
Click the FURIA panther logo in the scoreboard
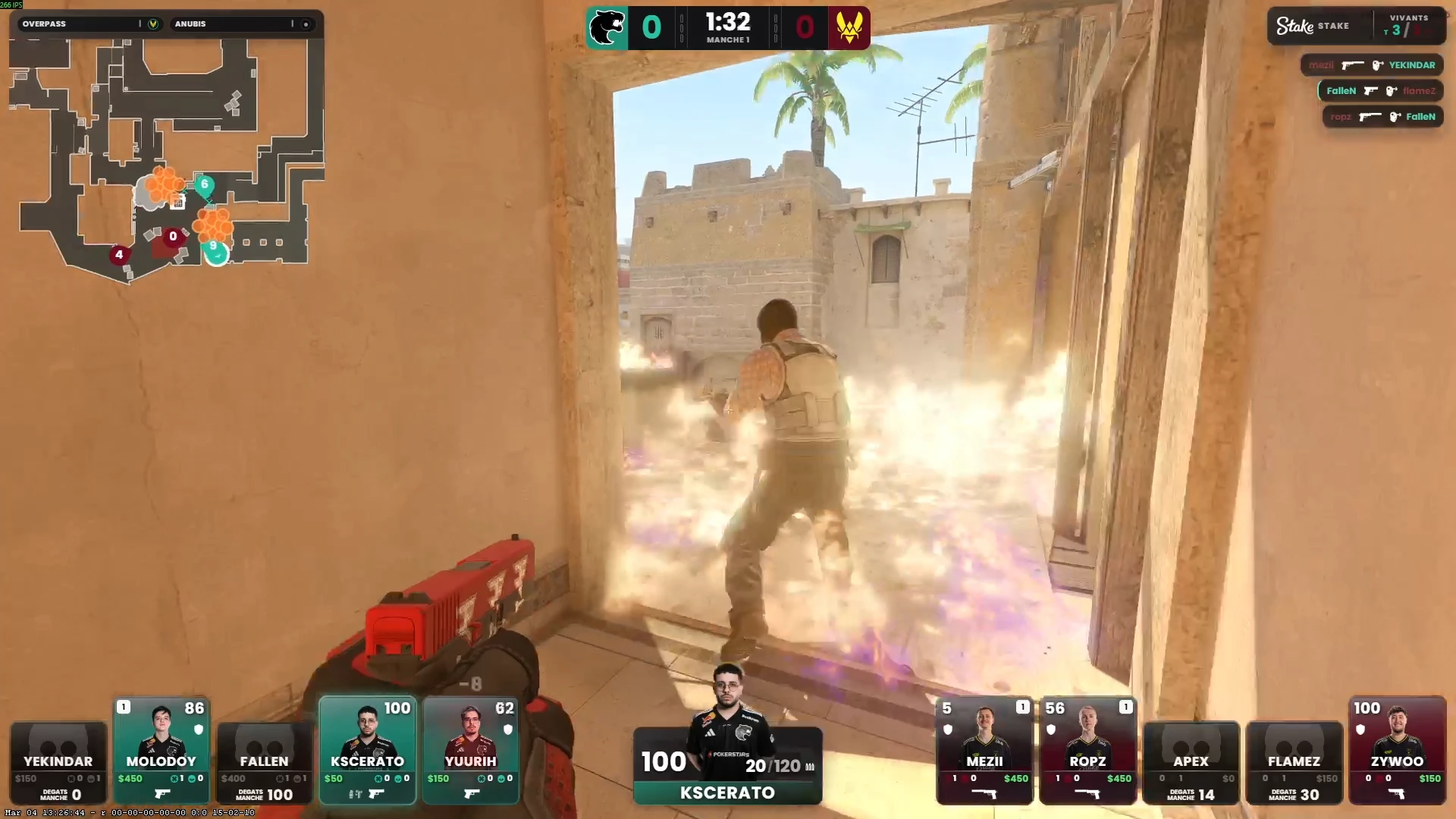[x=607, y=28]
